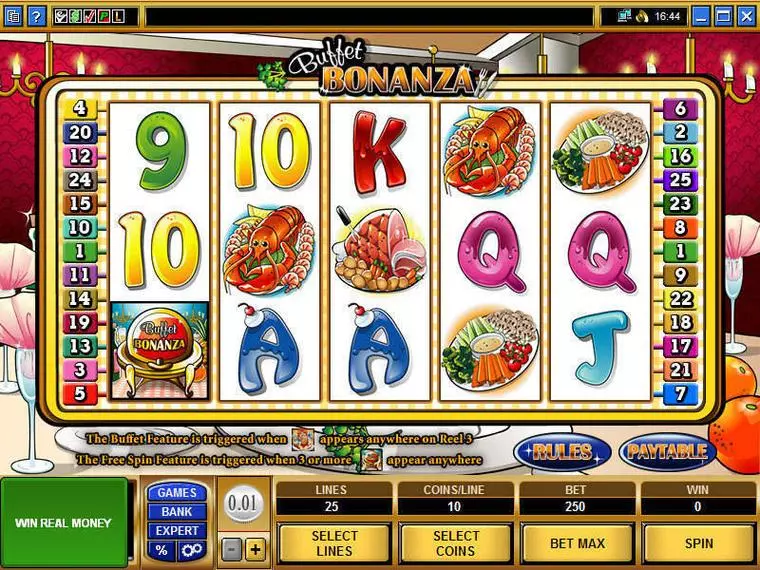
Task: Close the game window
Action: [x=747, y=16]
